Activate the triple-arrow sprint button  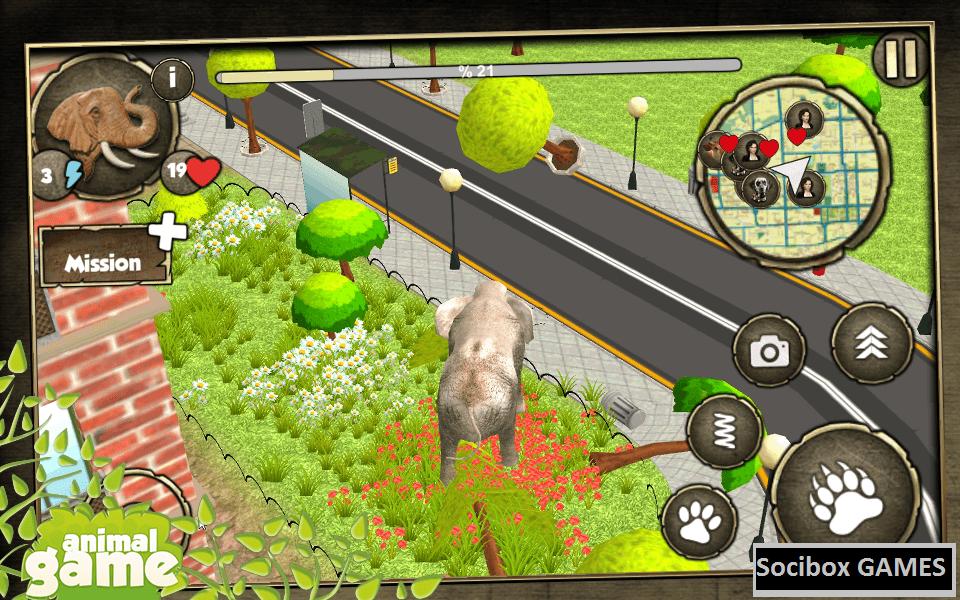pos(871,343)
